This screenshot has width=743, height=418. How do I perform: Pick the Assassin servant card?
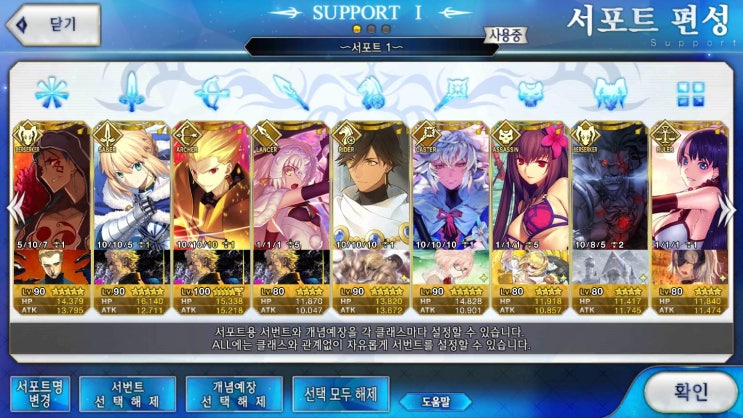(530, 200)
